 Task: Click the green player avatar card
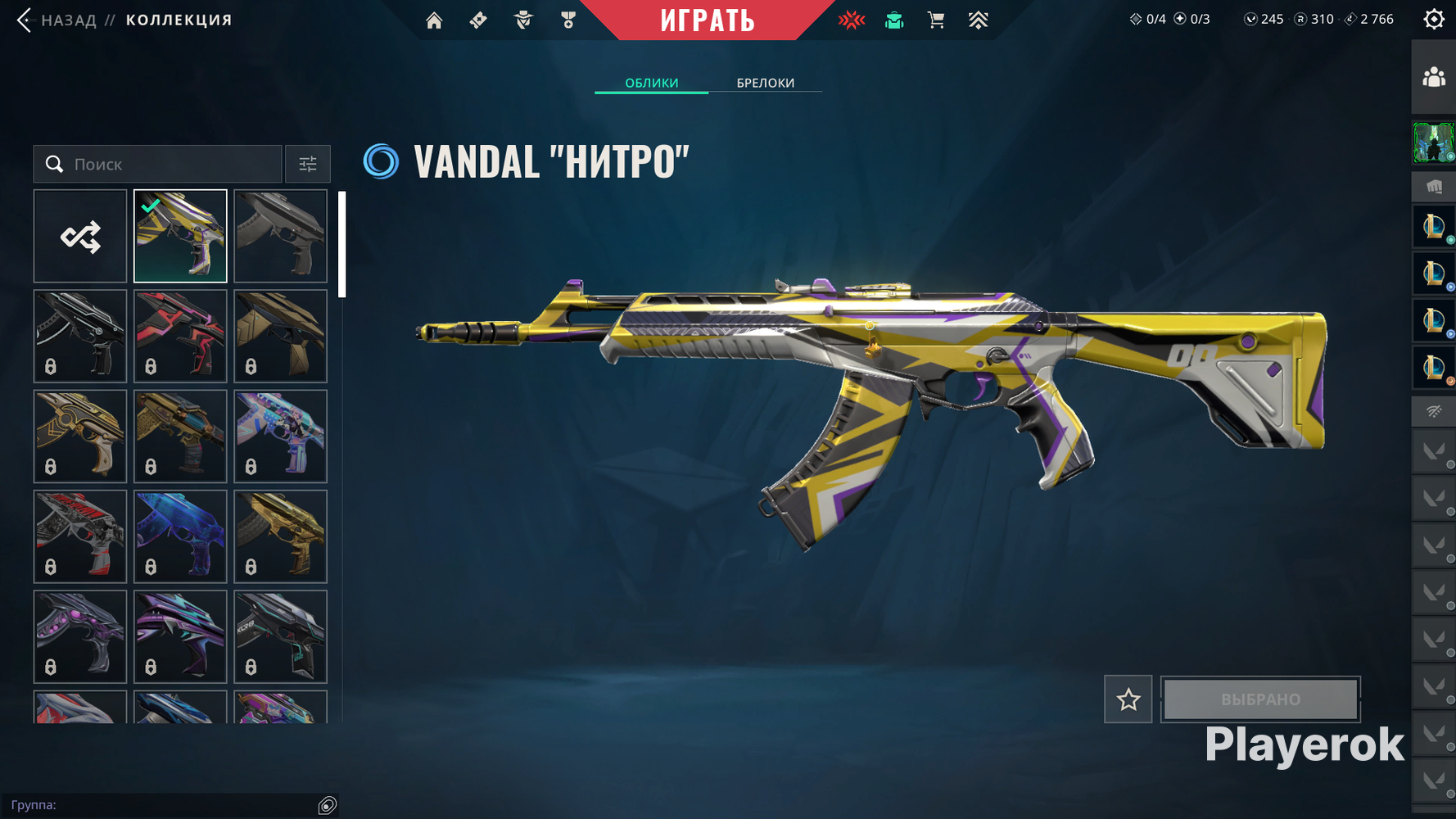[1433, 143]
